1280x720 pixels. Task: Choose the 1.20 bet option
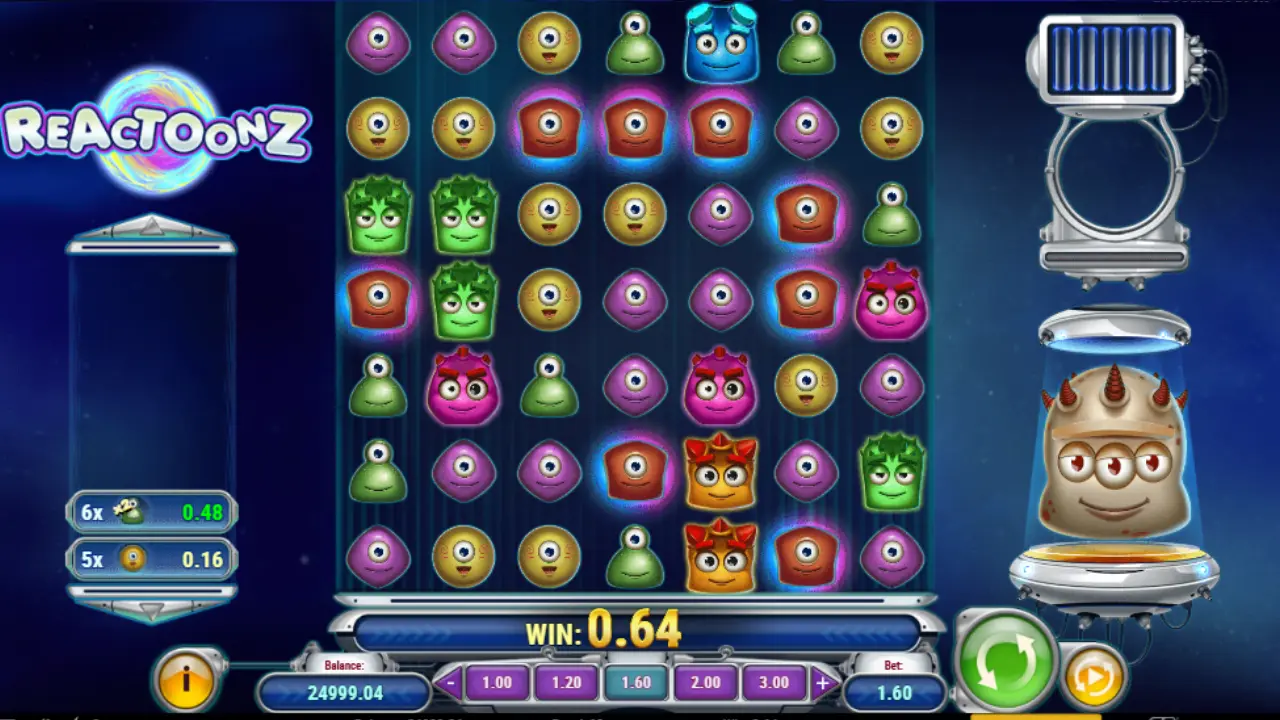[x=565, y=683]
